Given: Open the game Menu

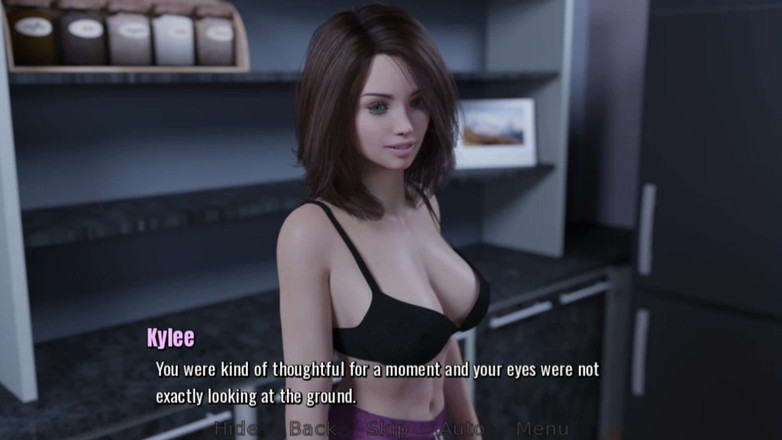Looking at the screenshot, I should (542, 429).
